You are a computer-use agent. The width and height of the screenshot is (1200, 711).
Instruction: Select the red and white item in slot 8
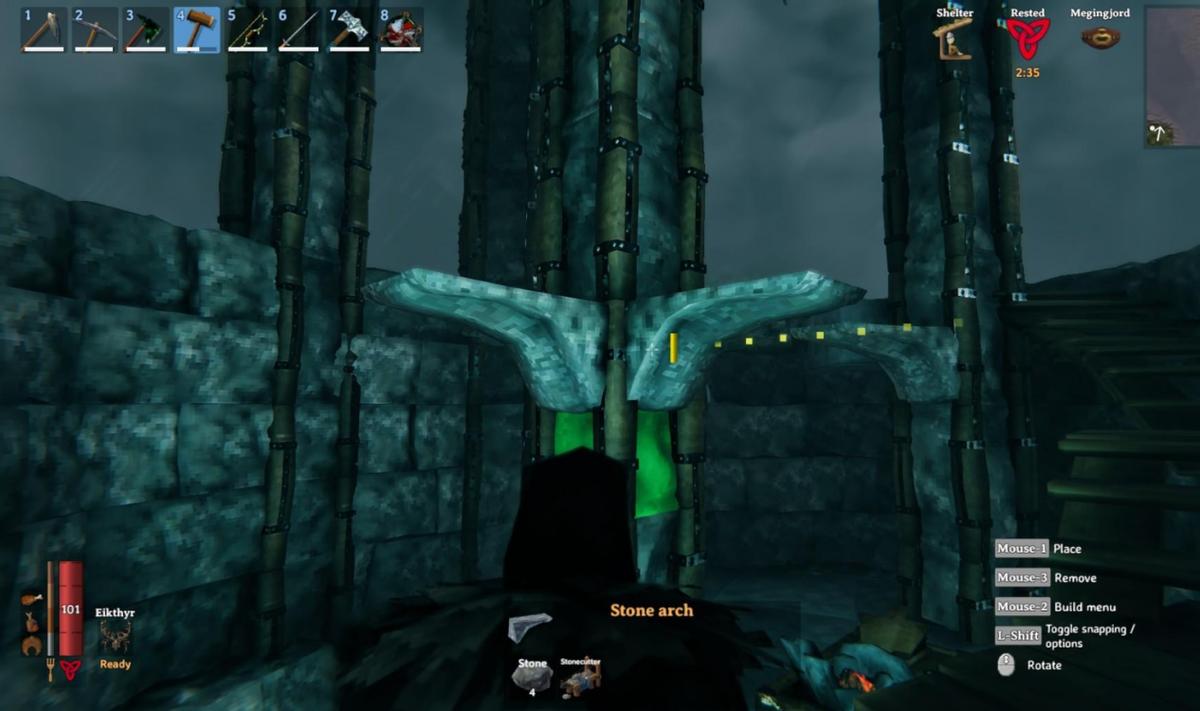point(400,30)
